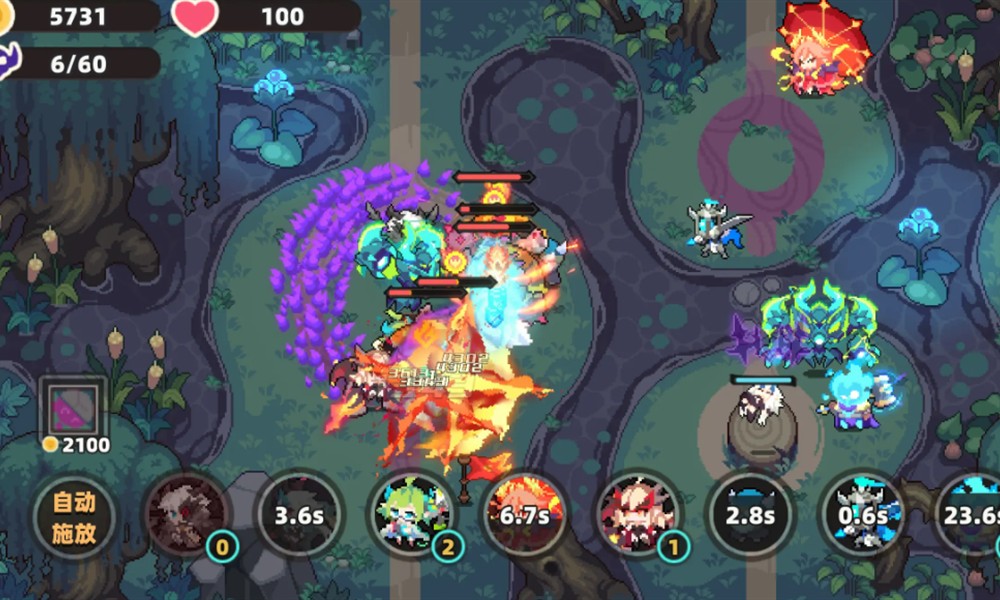Buy the 2100 gold purple item
The image size is (1000, 600).
[71, 409]
